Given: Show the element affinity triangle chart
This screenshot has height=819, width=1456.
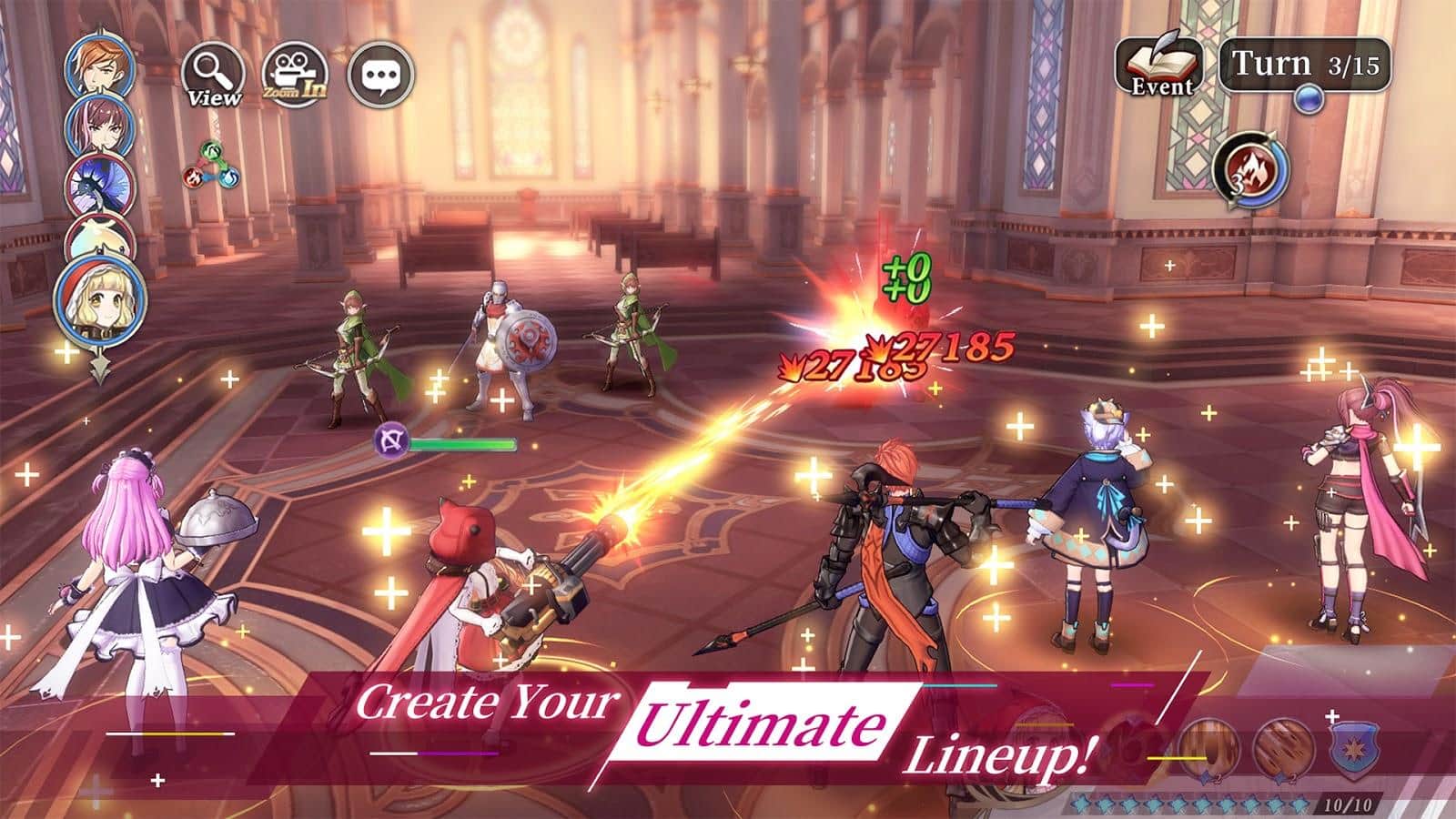Looking at the screenshot, I should 208,164.
